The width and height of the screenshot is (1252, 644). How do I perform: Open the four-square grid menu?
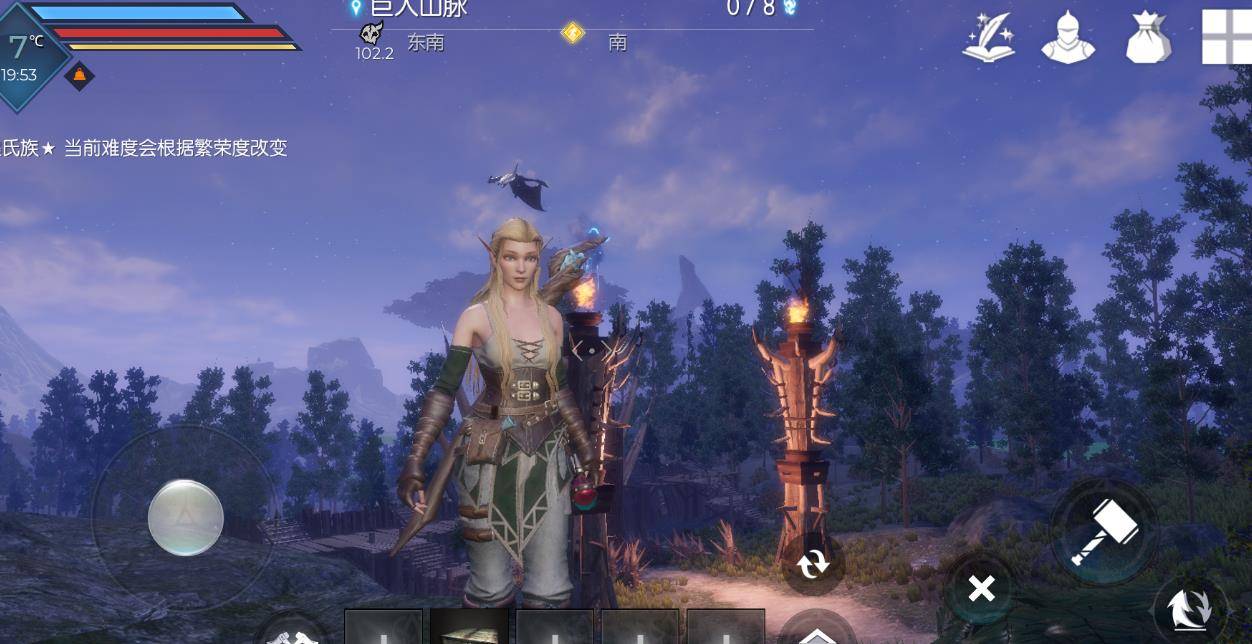pyautogui.click(x=1228, y=38)
